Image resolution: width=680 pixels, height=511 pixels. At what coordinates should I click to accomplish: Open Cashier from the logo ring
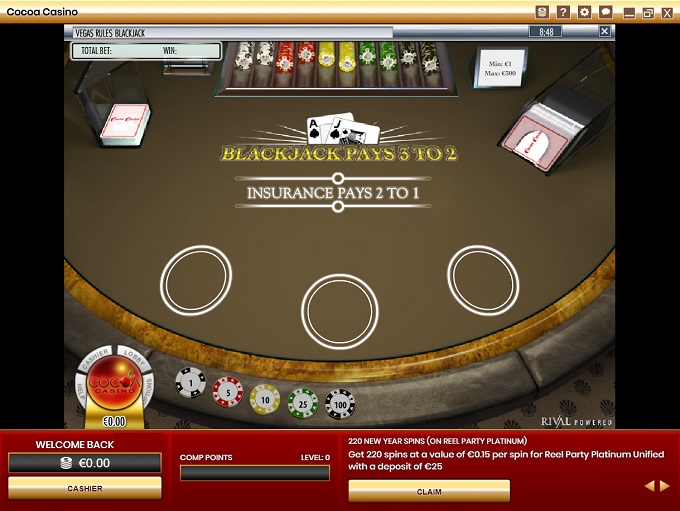tap(95, 356)
